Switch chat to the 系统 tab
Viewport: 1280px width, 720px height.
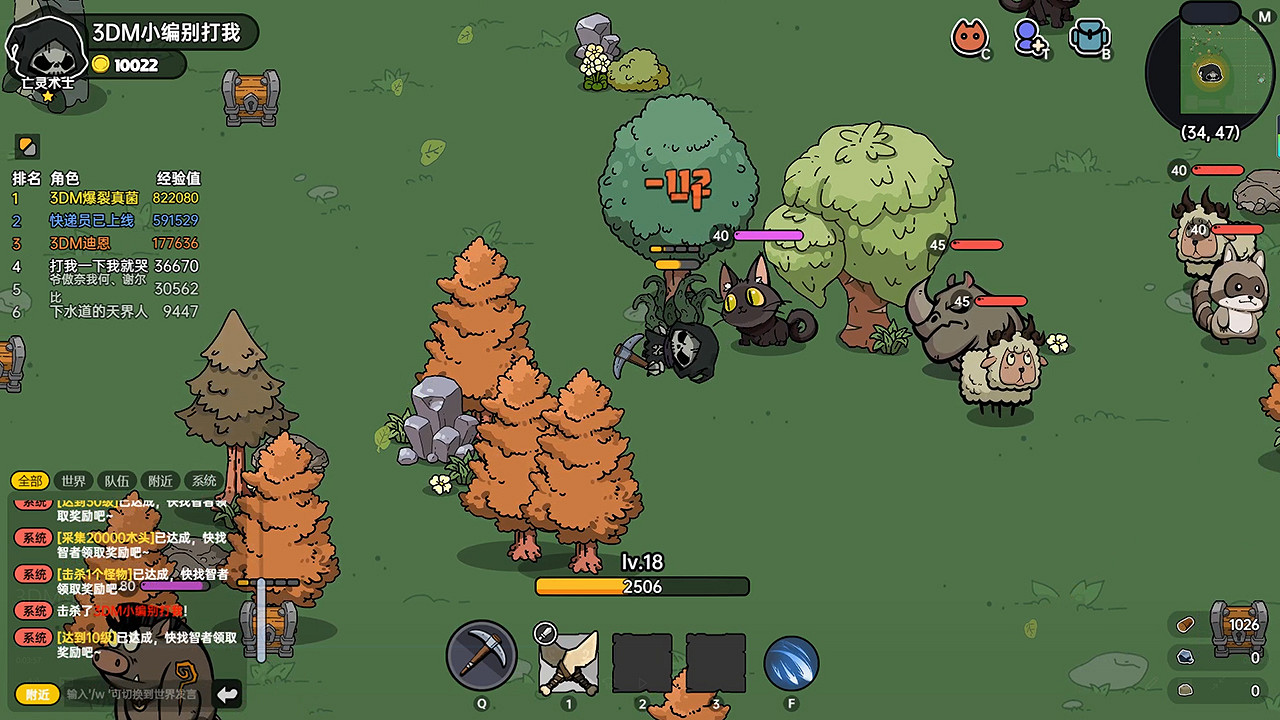(204, 481)
